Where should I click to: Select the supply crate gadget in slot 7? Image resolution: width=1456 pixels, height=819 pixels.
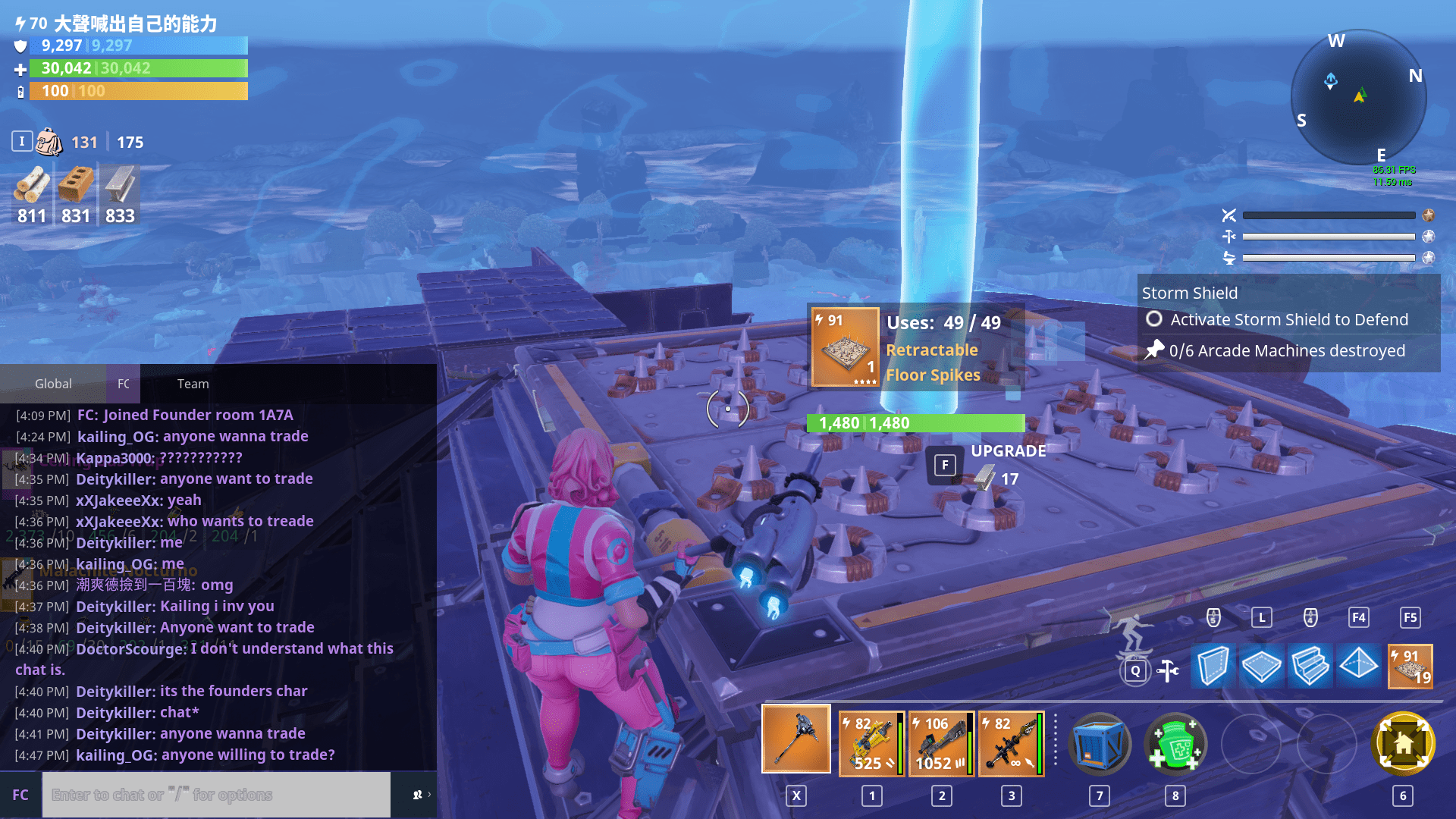point(1100,743)
